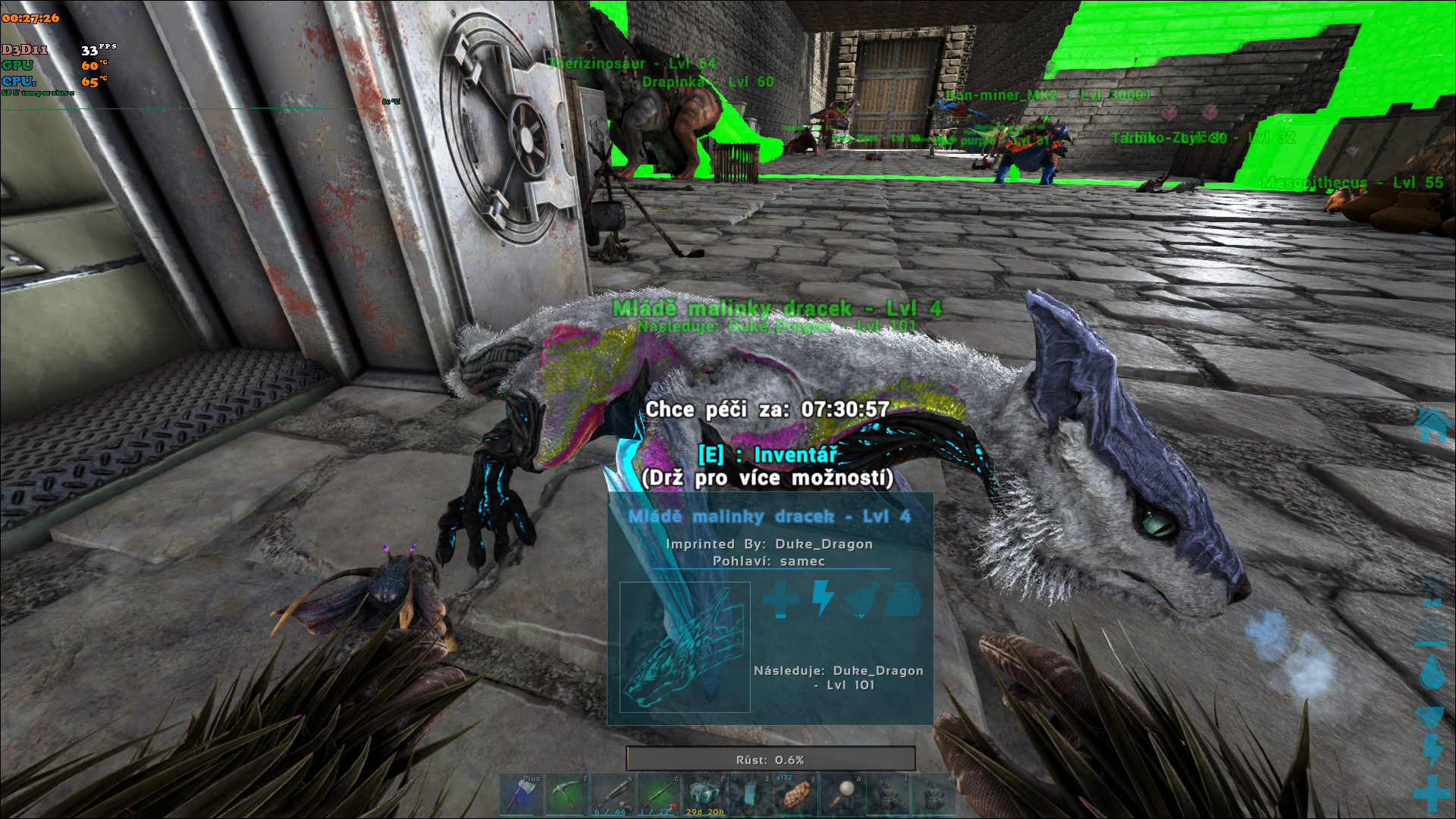Use the x132 food stack slot
Screen dimensions: 1456x819
tap(795, 795)
